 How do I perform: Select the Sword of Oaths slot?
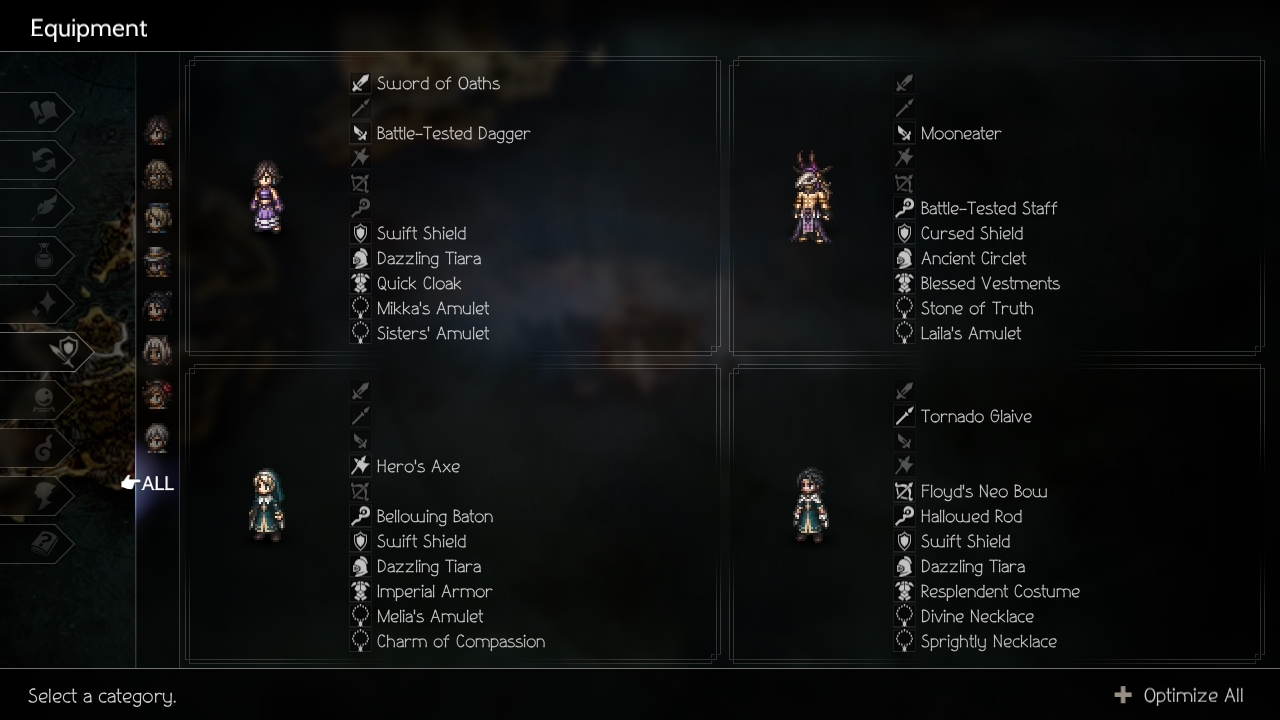(x=437, y=84)
